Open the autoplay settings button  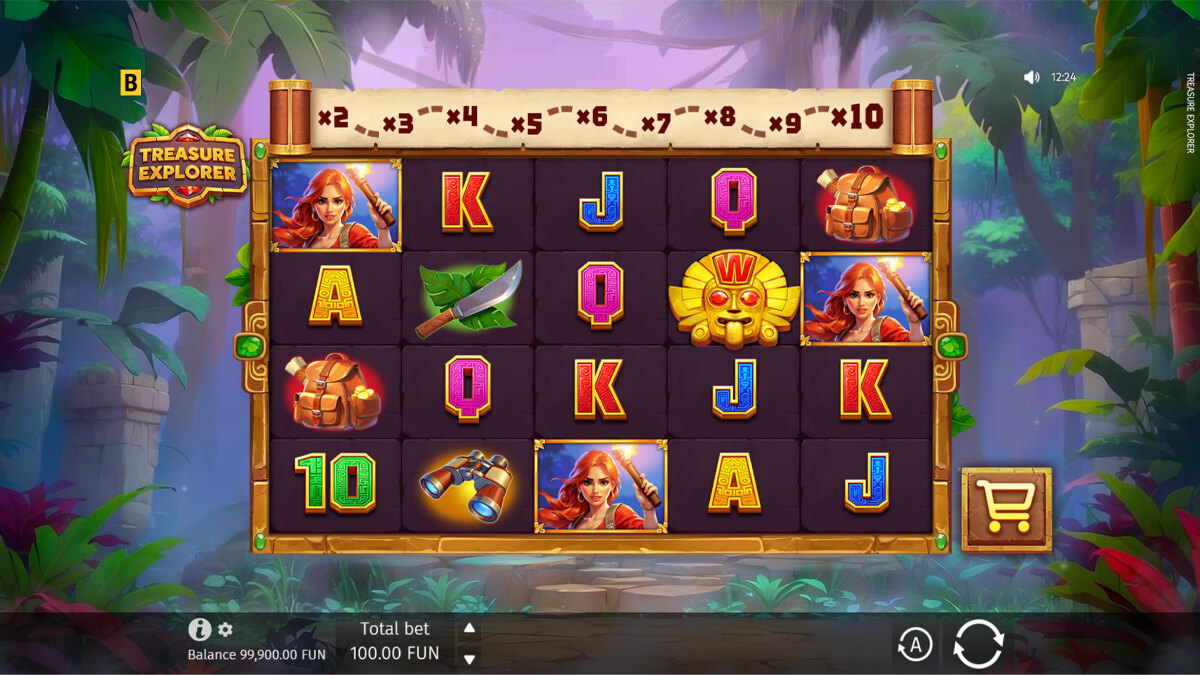[914, 645]
